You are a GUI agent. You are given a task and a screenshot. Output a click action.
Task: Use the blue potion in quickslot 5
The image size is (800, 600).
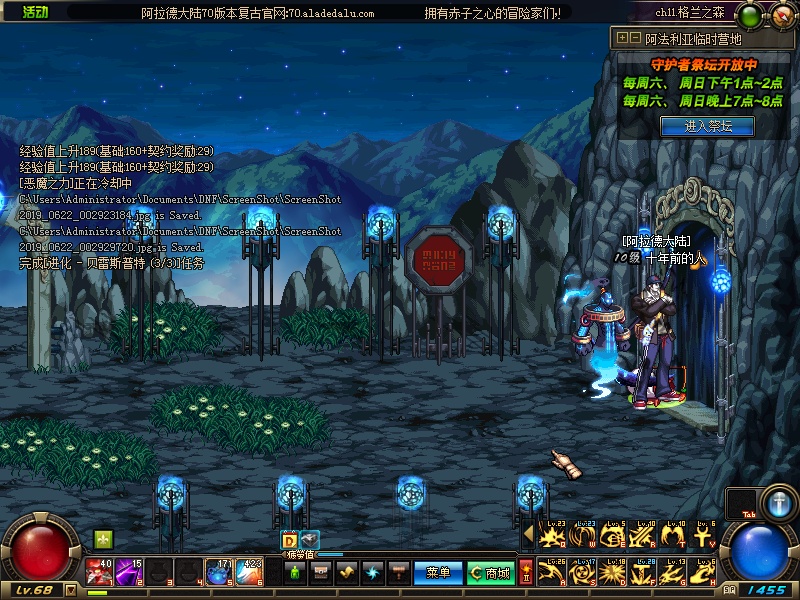(219, 571)
